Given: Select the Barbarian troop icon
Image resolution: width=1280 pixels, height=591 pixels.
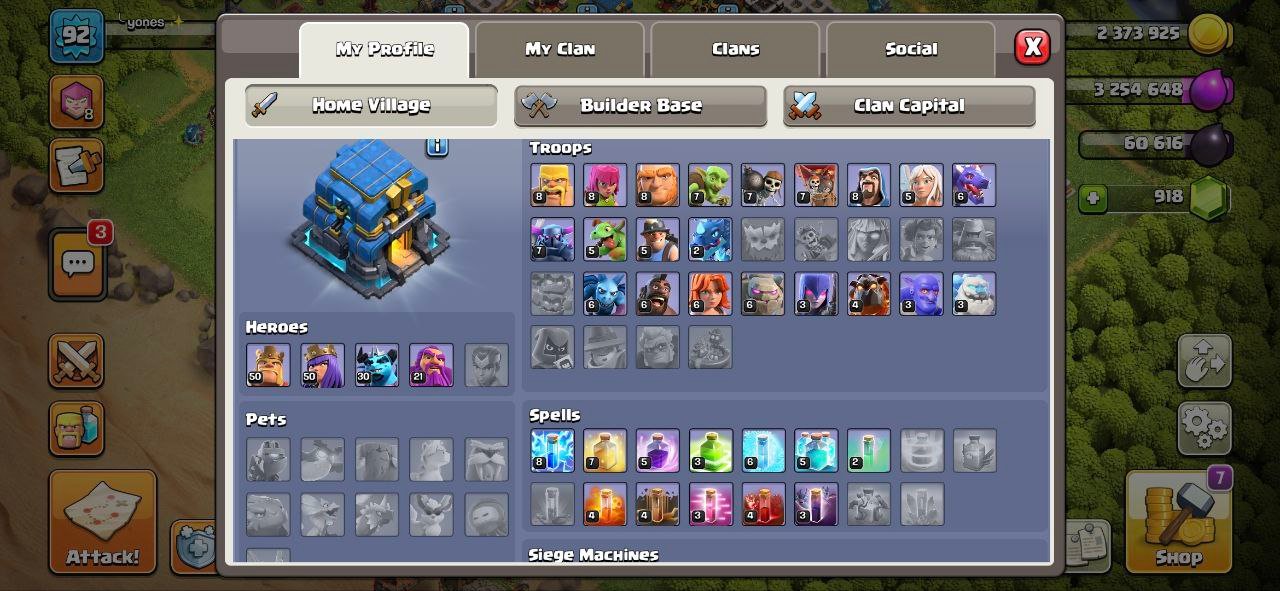Looking at the screenshot, I should click(x=552, y=185).
